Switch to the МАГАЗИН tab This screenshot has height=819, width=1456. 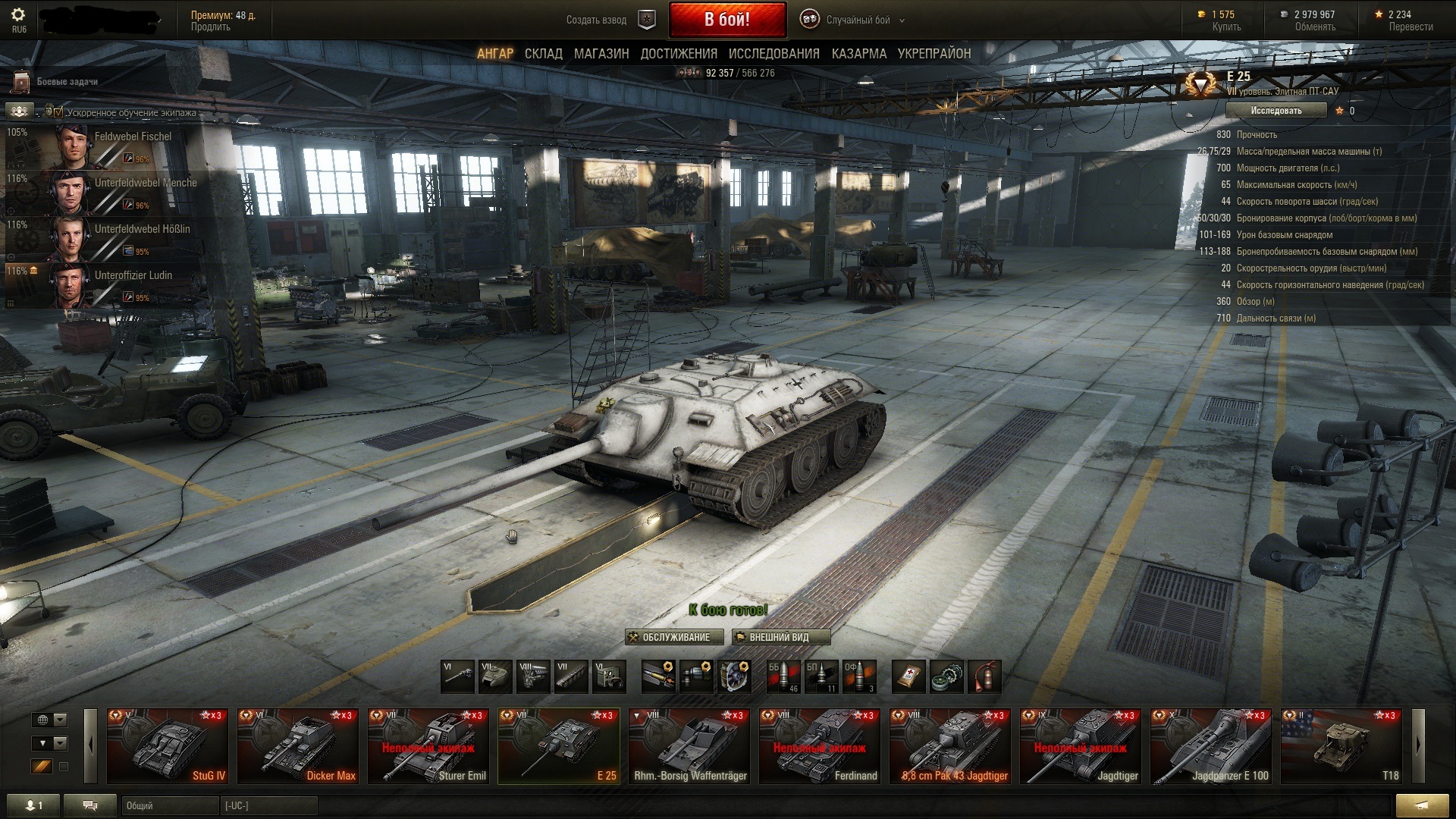[x=601, y=54]
